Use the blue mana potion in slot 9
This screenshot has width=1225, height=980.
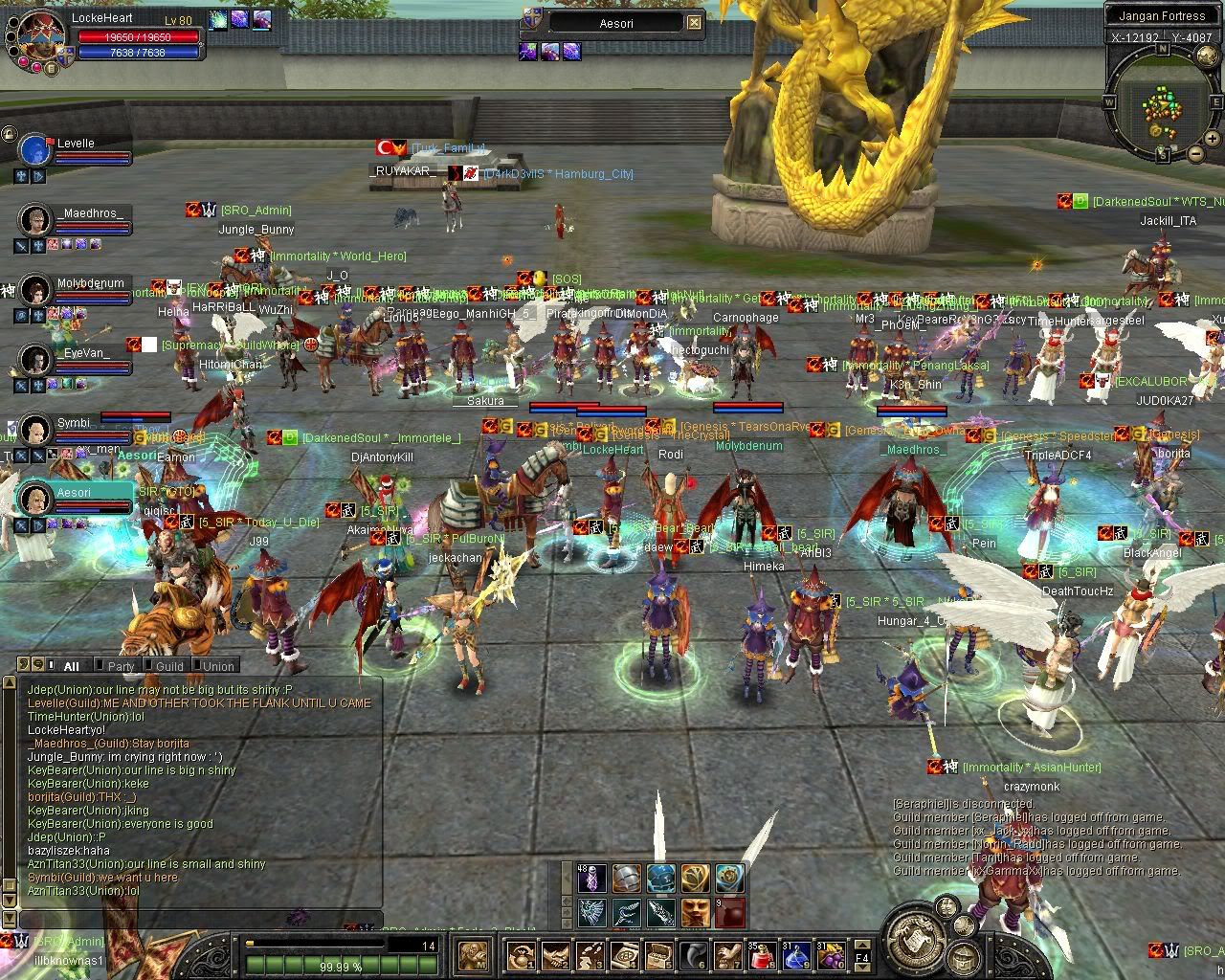click(x=796, y=955)
